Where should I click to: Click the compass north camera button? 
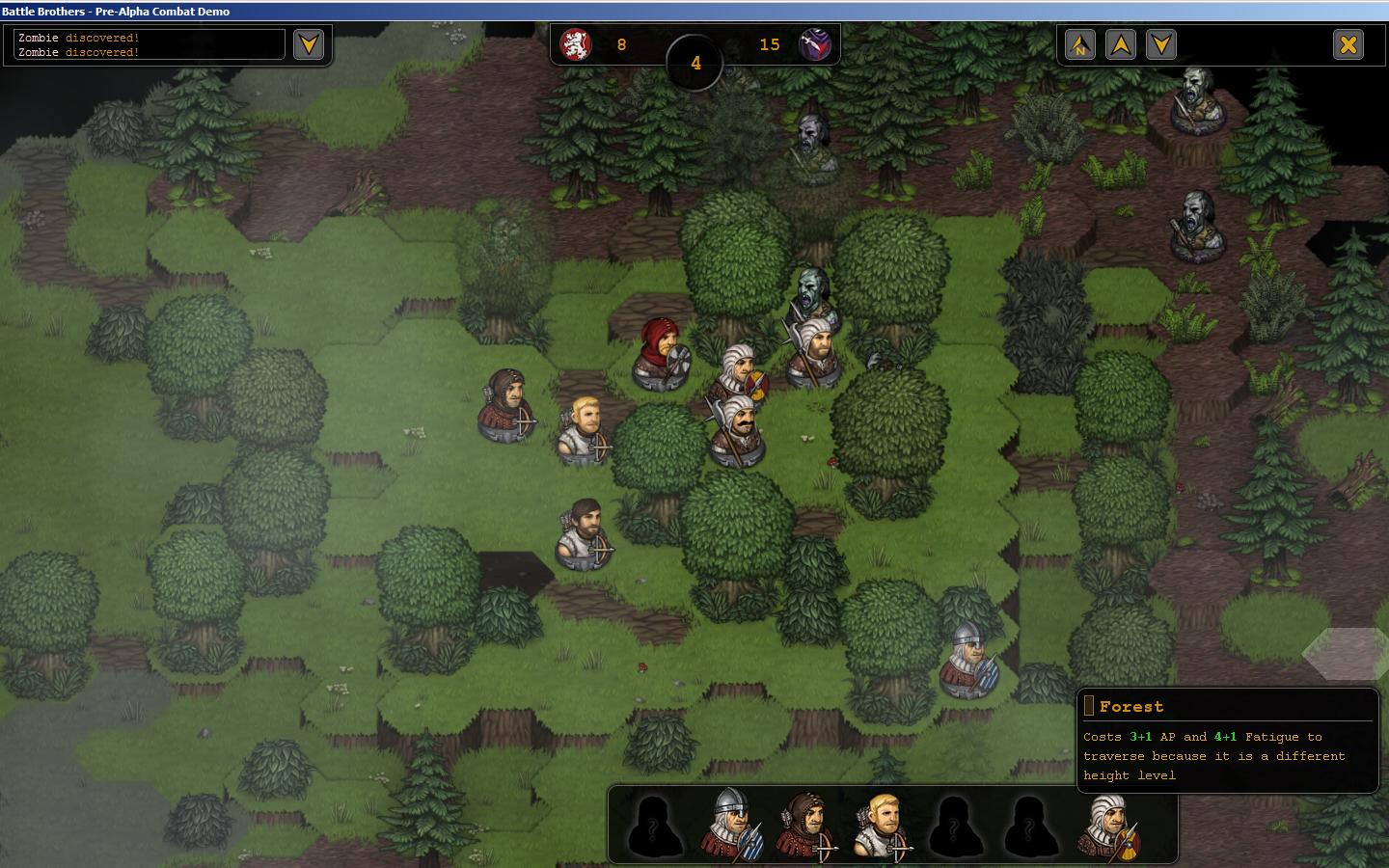pos(1079,44)
